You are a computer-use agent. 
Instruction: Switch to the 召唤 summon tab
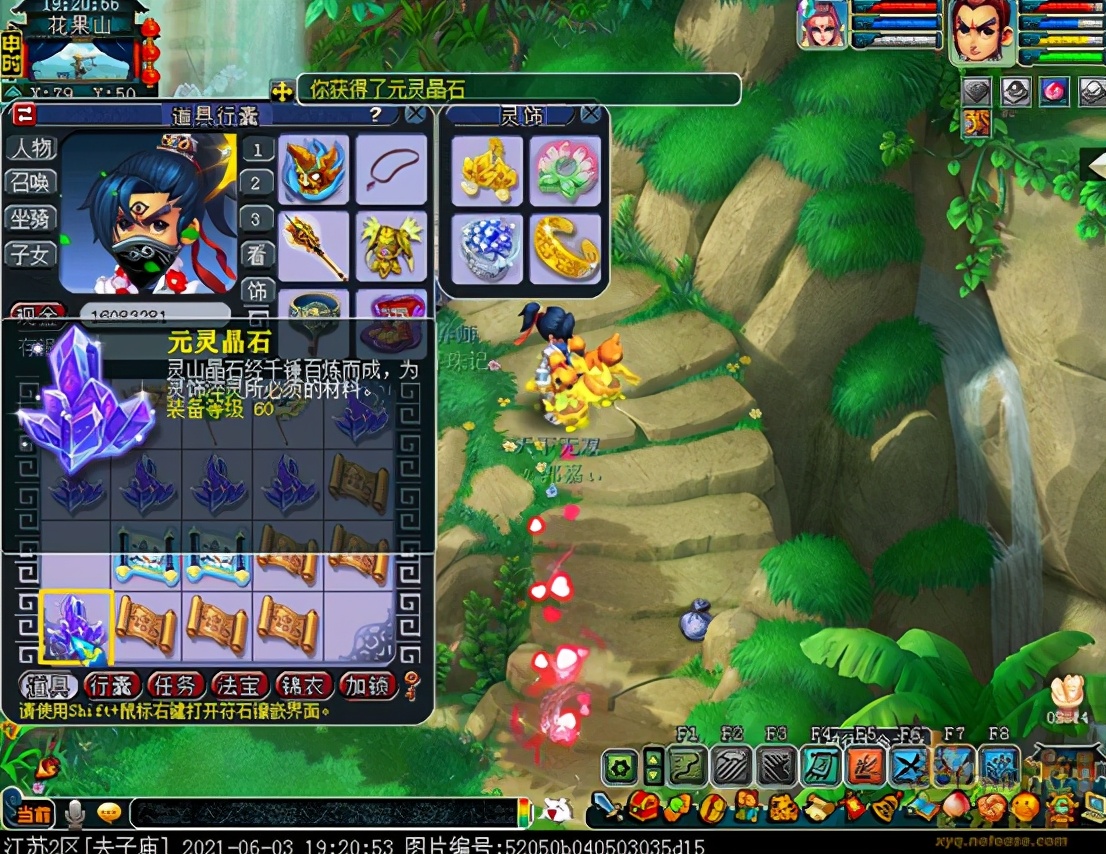(31, 183)
